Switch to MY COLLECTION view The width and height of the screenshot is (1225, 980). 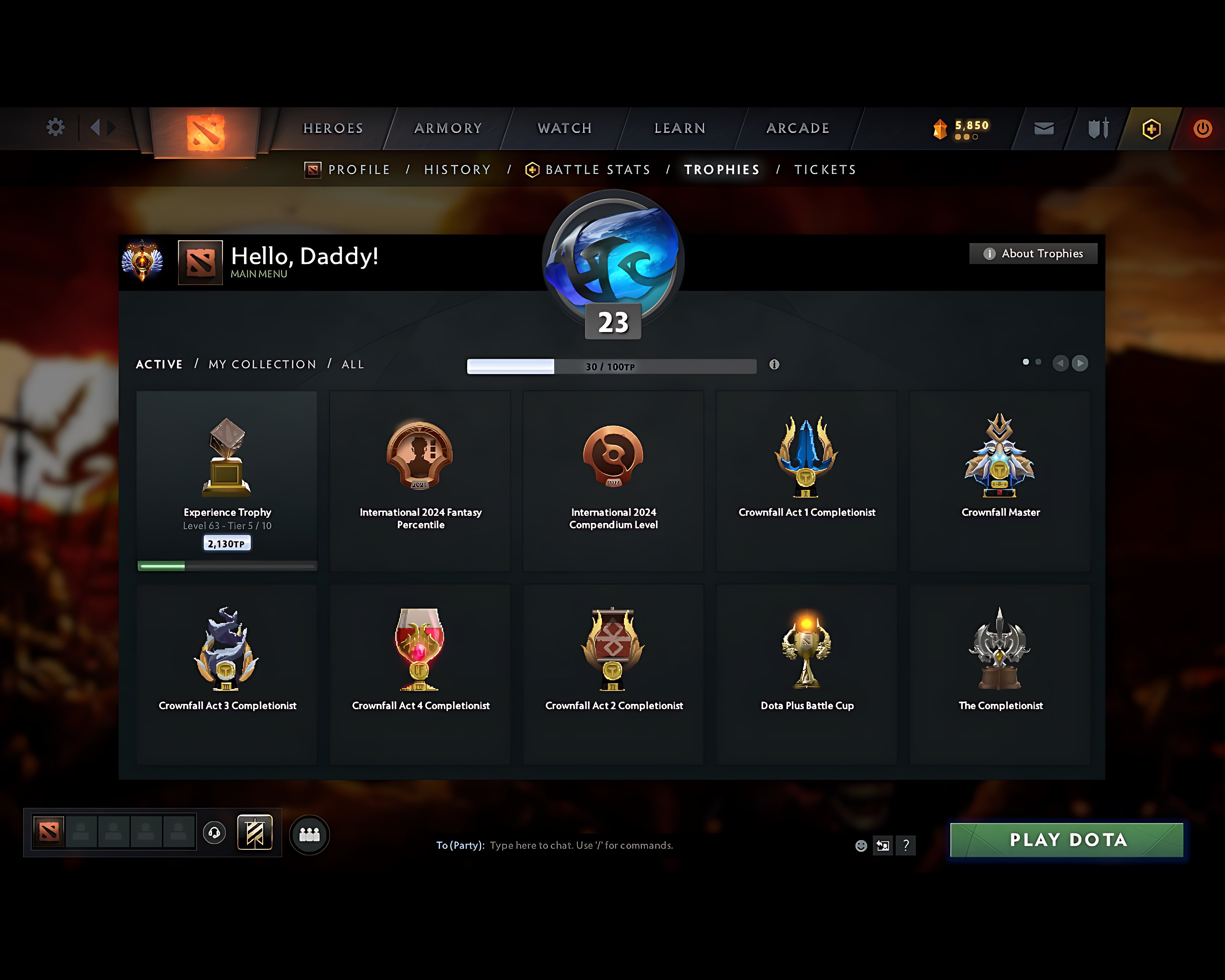pyautogui.click(x=262, y=364)
